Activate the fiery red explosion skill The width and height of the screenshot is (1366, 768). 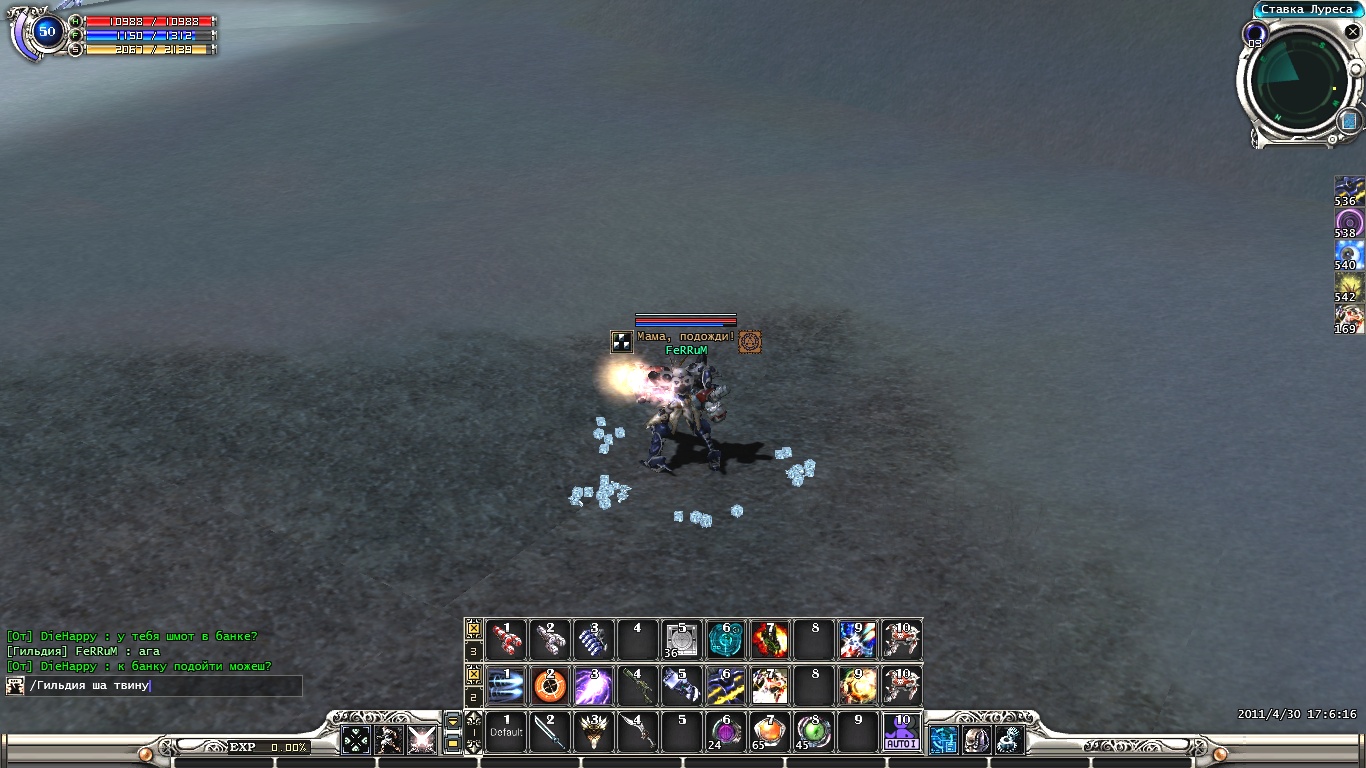click(770, 640)
